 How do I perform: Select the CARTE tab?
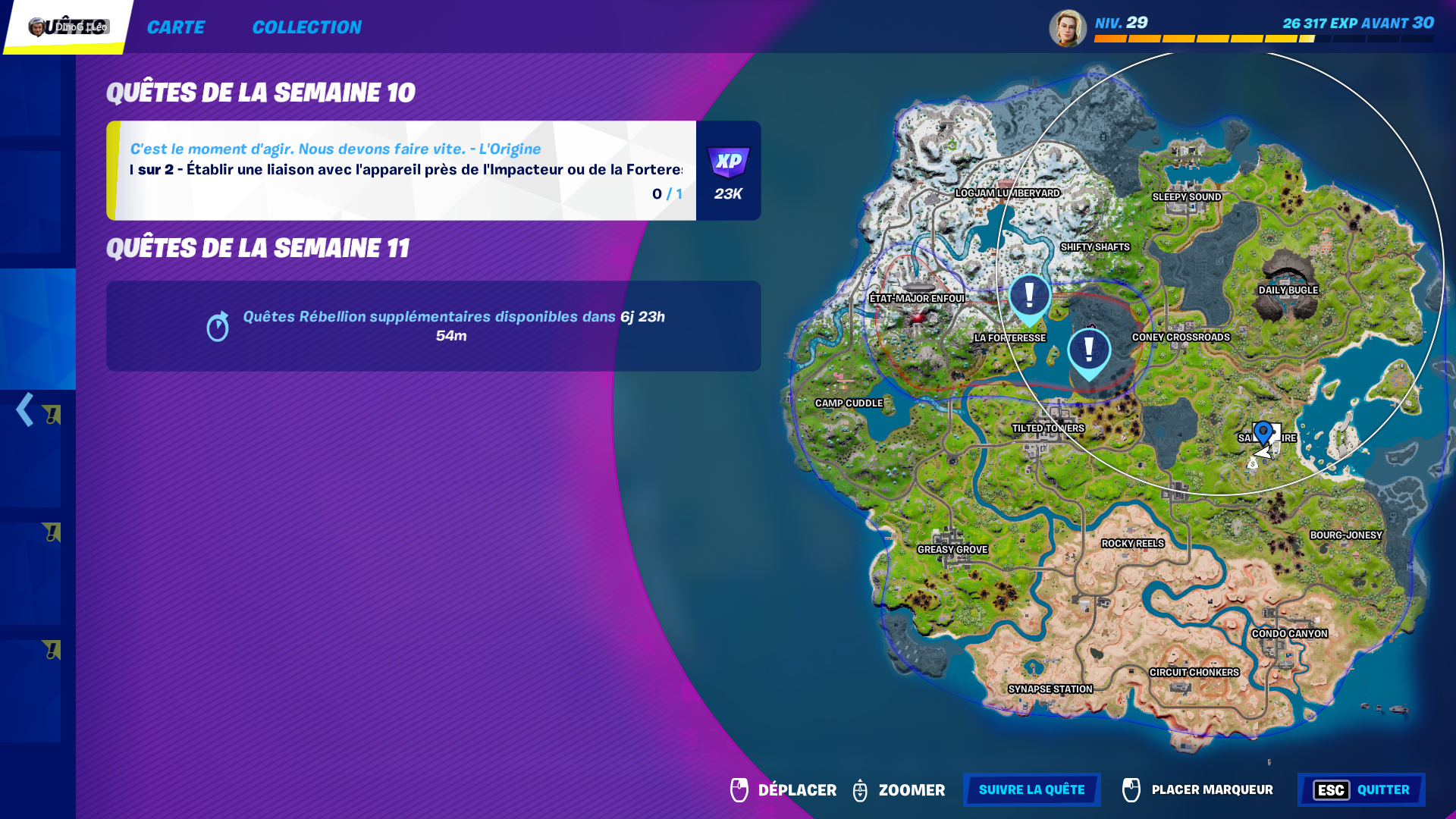click(x=176, y=27)
